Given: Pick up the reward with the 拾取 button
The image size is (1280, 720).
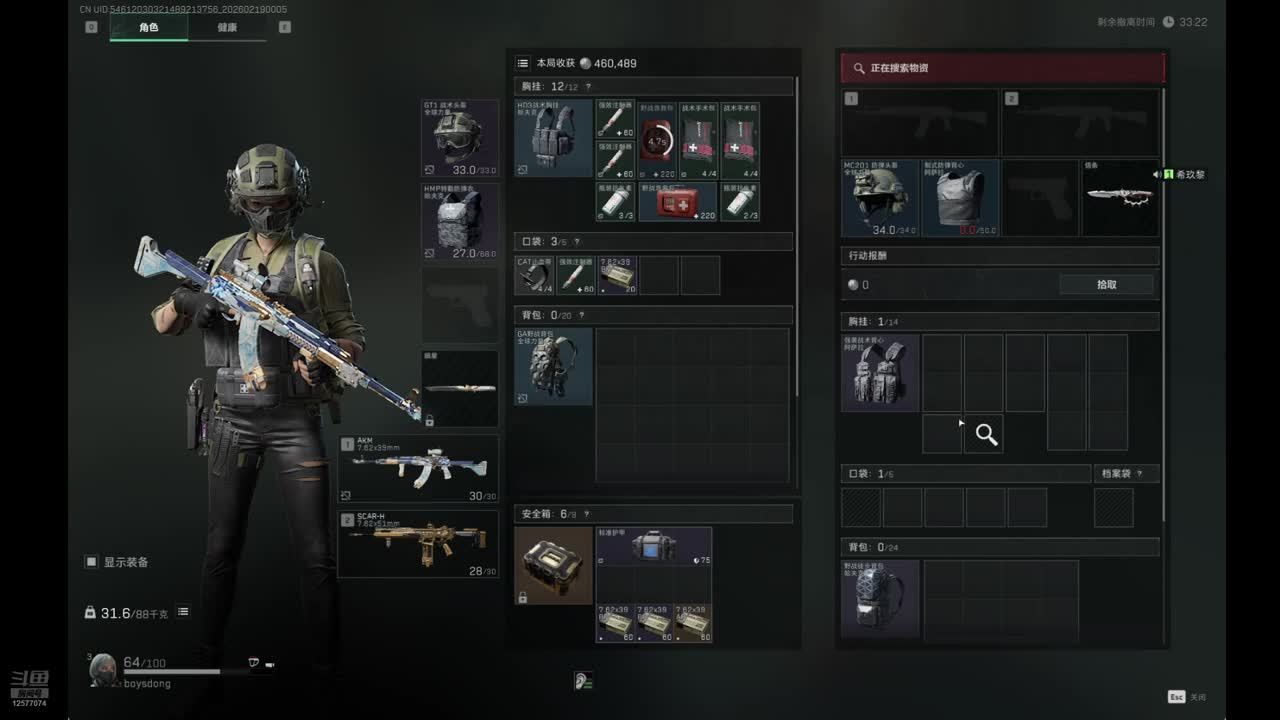Looking at the screenshot, I should pos(1106,285).
